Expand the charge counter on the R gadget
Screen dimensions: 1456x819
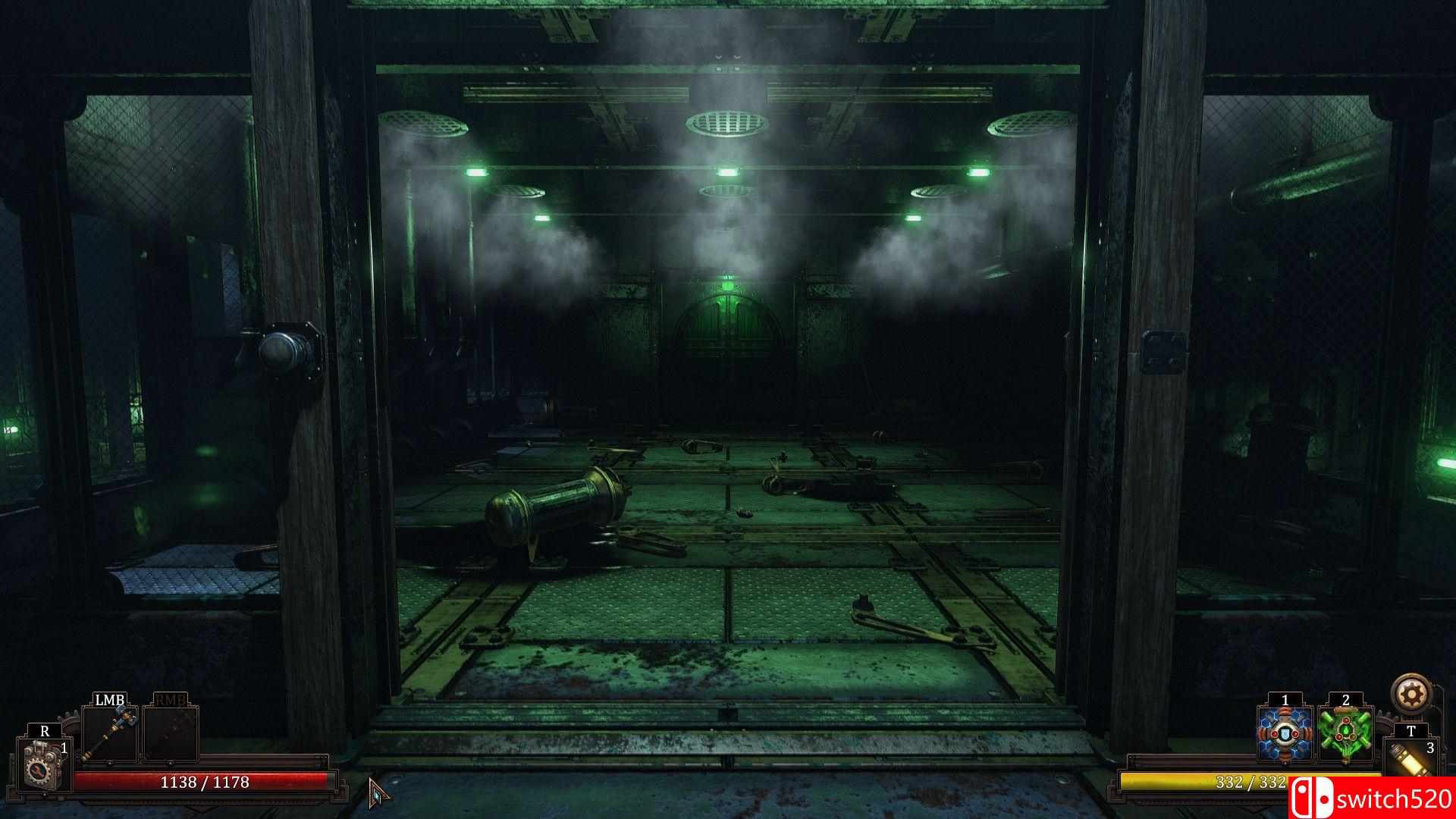[x=64, y=748]
